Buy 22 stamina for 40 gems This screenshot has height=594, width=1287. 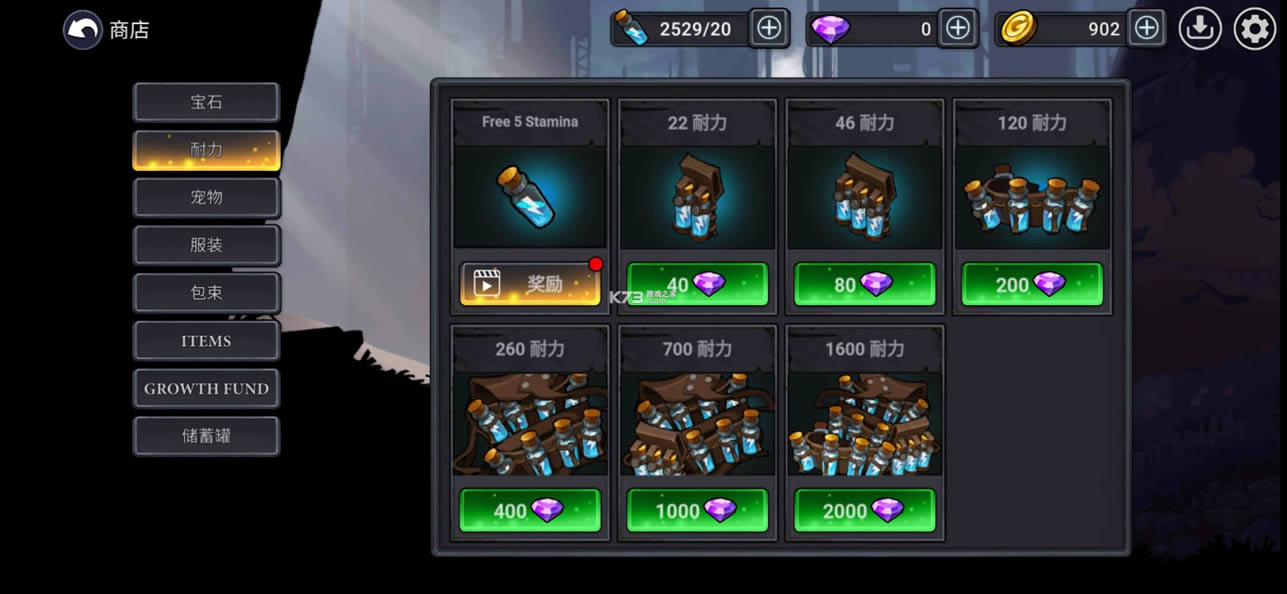(697, 285)
